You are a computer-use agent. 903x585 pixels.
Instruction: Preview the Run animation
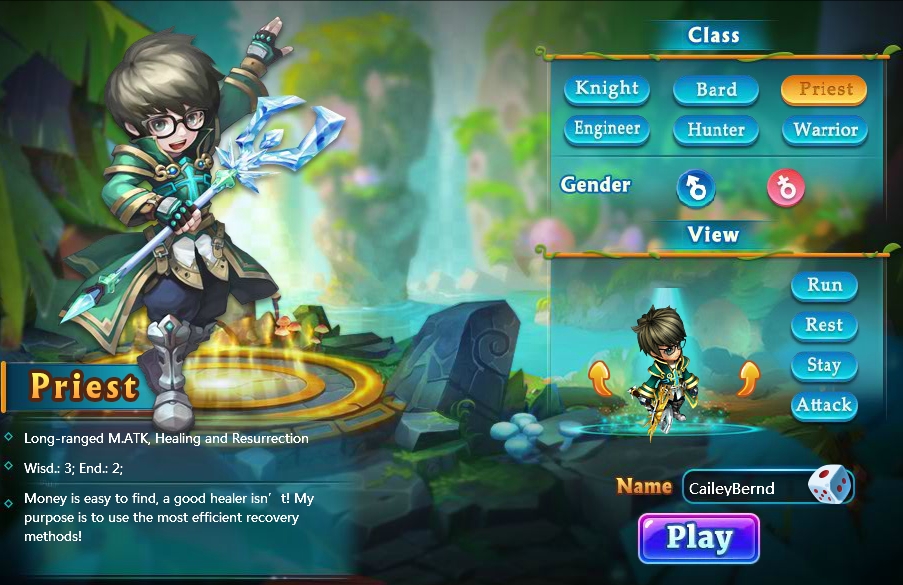tap(824, 285)
